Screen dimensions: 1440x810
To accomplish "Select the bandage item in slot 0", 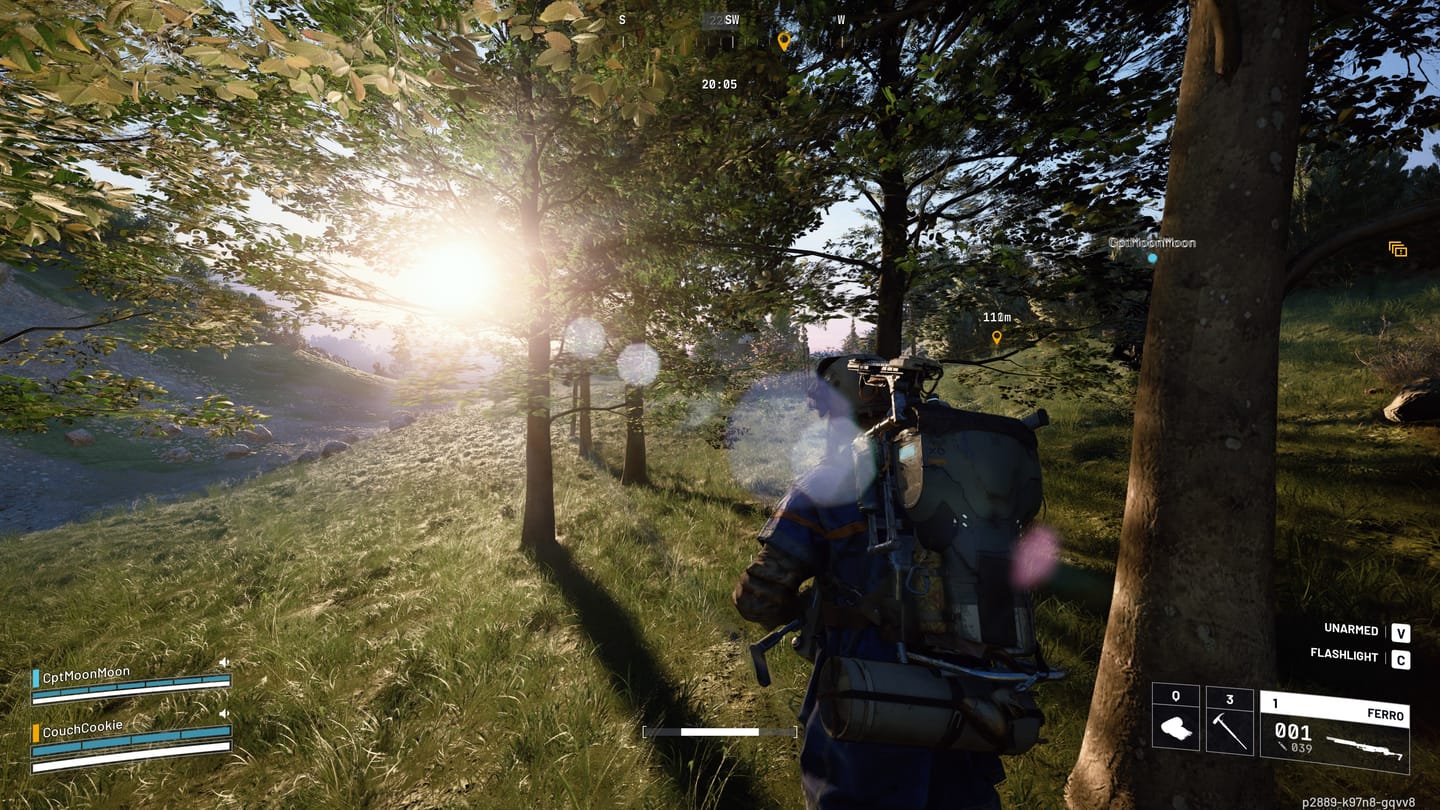I will (x=1176, y=721).
